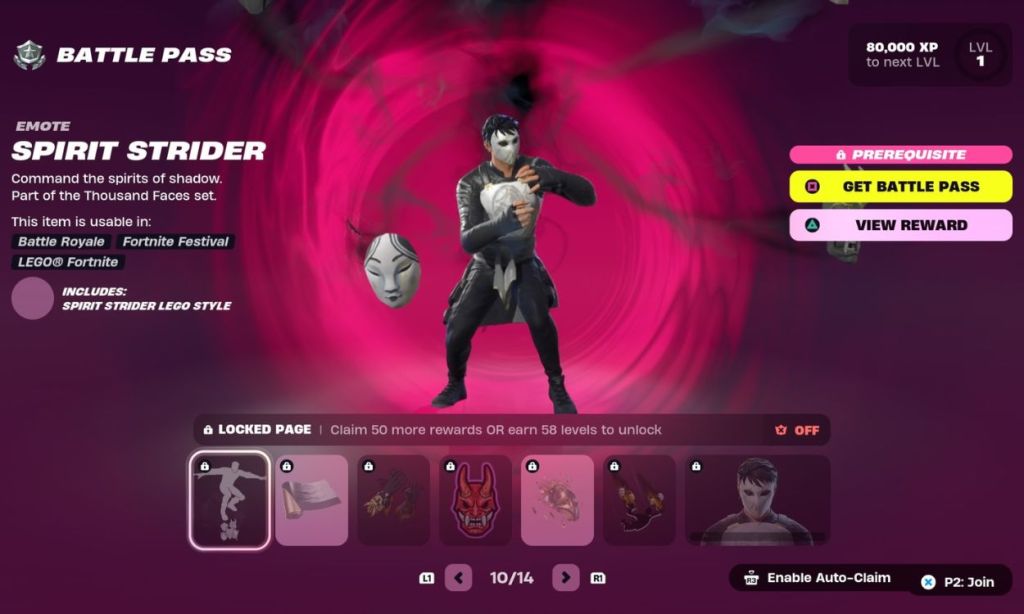Go to the next Battle Pass page
The image size is (1024, 614).
coord(566,577)
